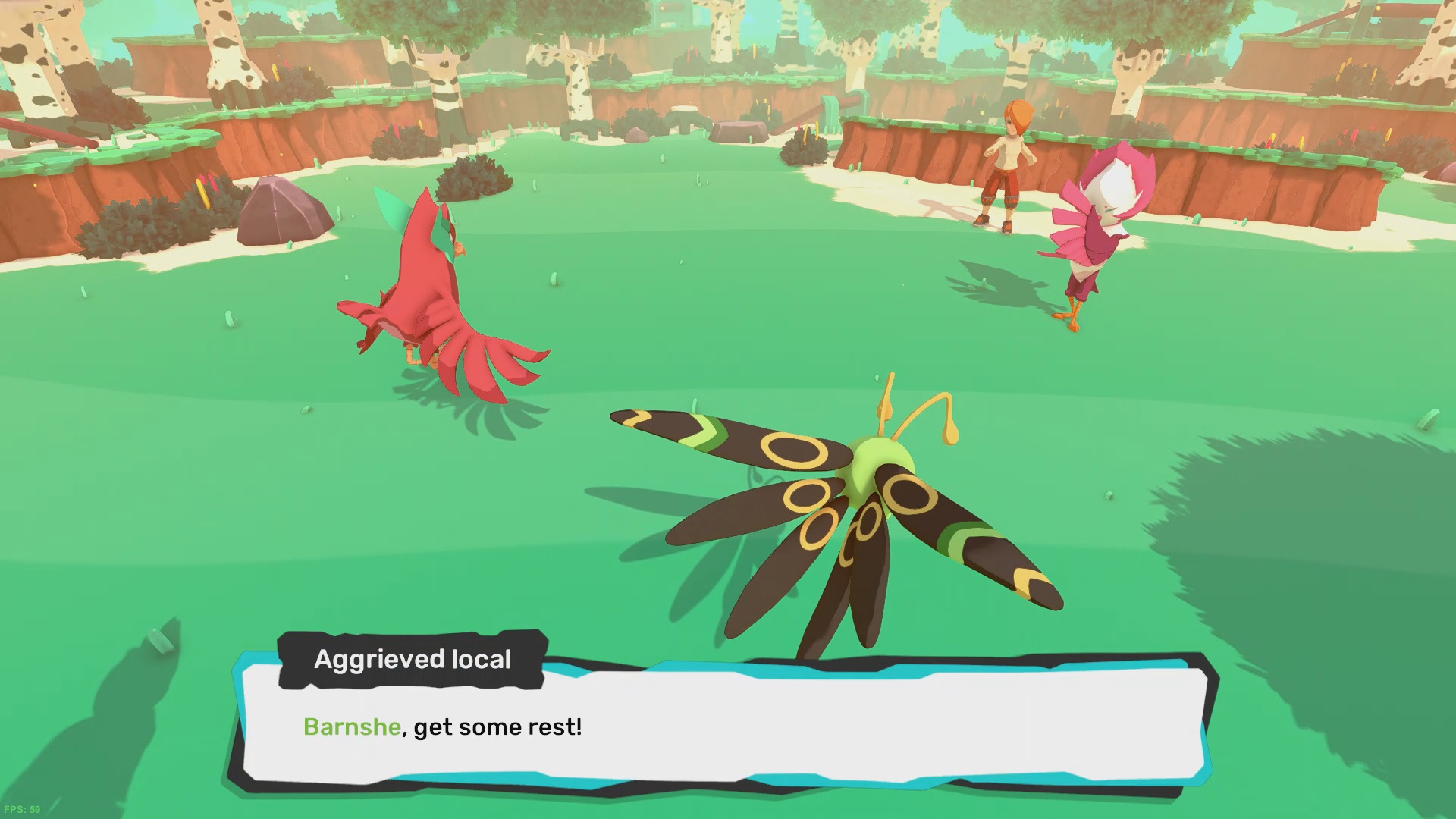This screenshot has height=819, width=1456.
Task: Click the text 'get some rest!'
Action: (497, 726)
